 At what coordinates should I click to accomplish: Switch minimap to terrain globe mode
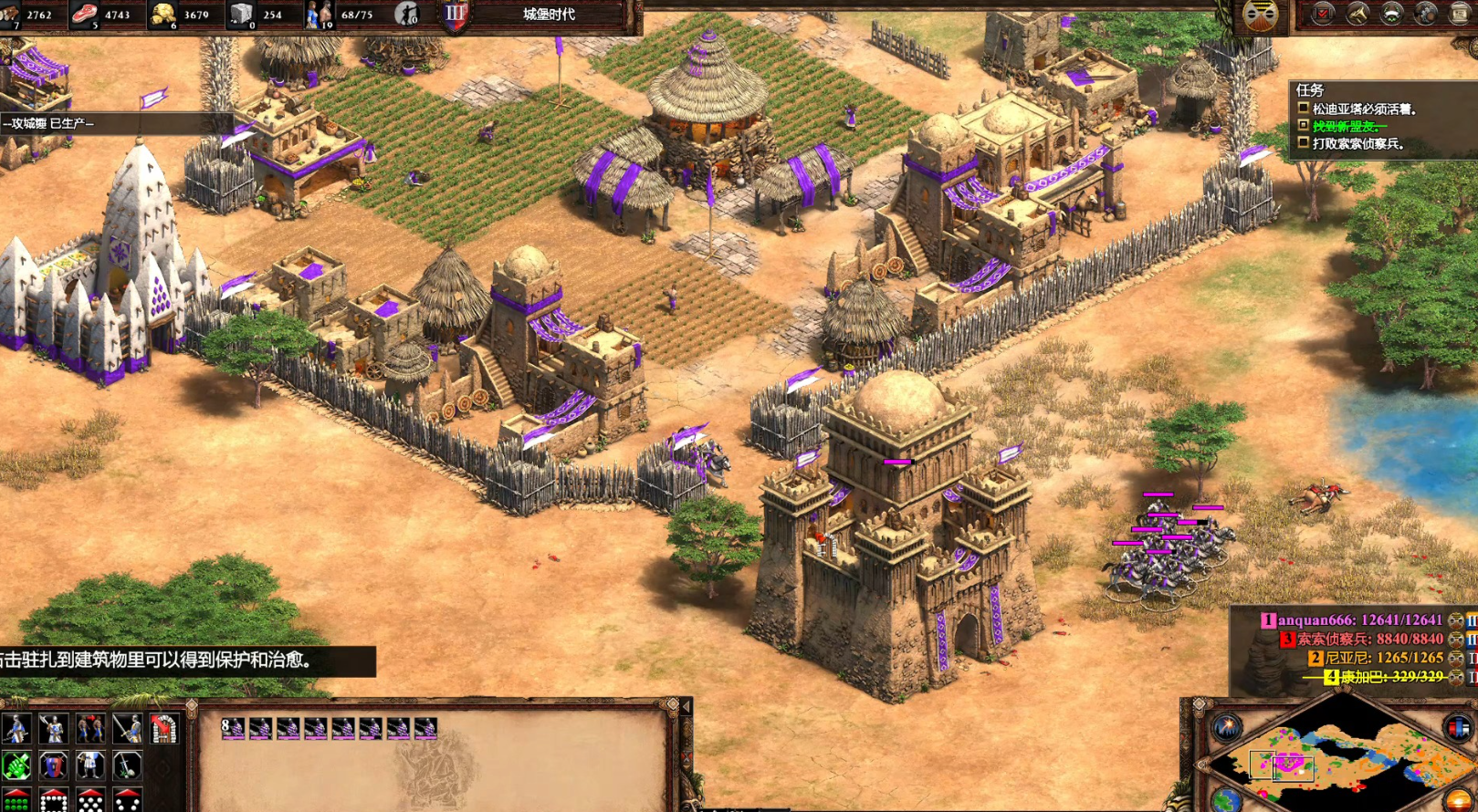click(1226, 800)
